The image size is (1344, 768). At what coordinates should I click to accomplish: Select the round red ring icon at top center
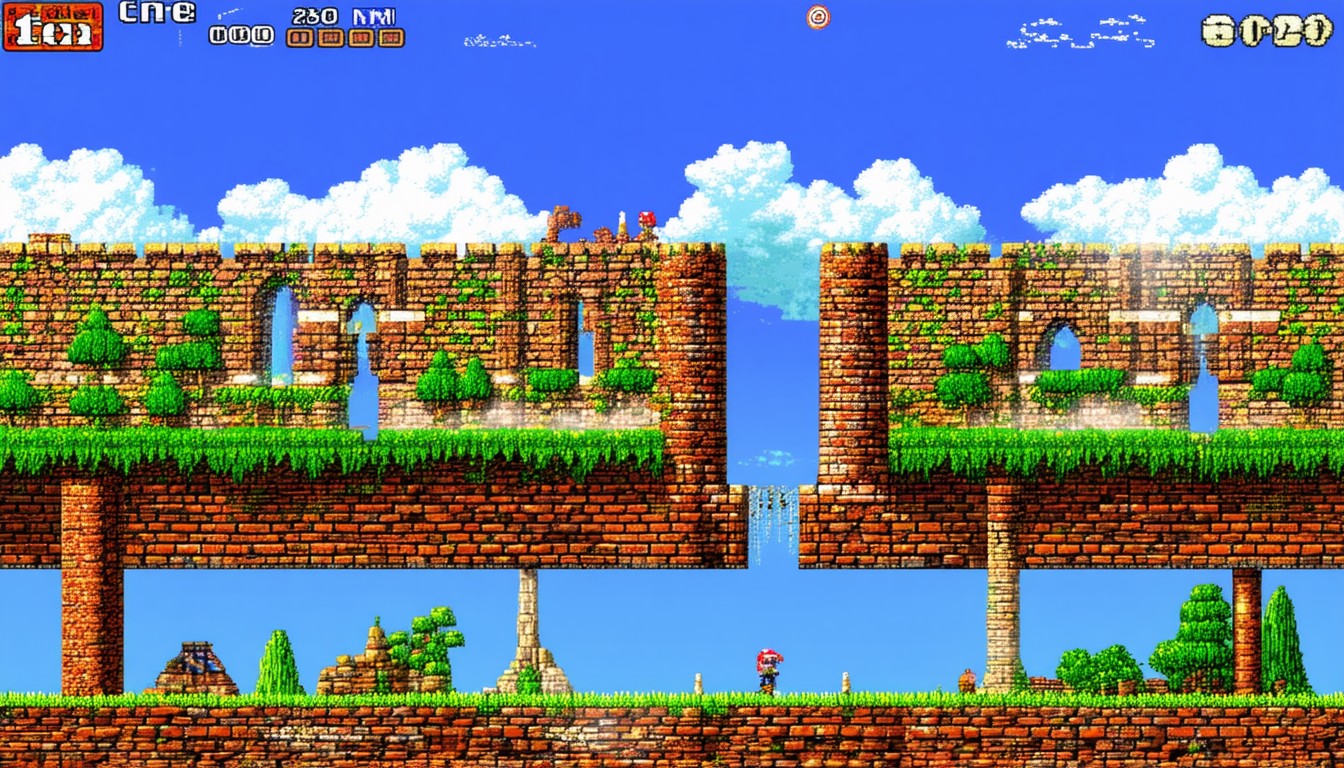[x=818, y=17]
